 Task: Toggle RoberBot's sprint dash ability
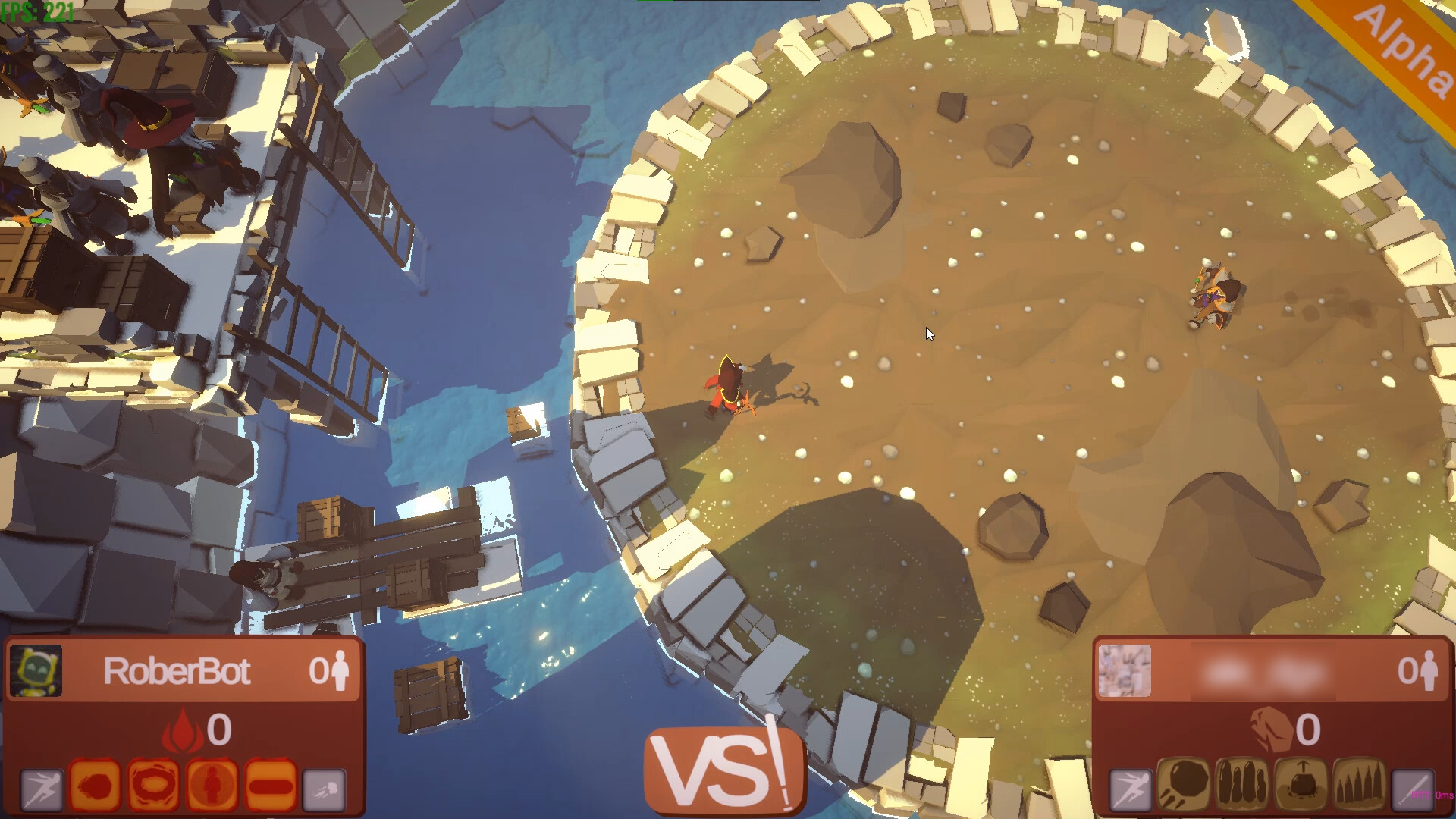click(42, 789)
